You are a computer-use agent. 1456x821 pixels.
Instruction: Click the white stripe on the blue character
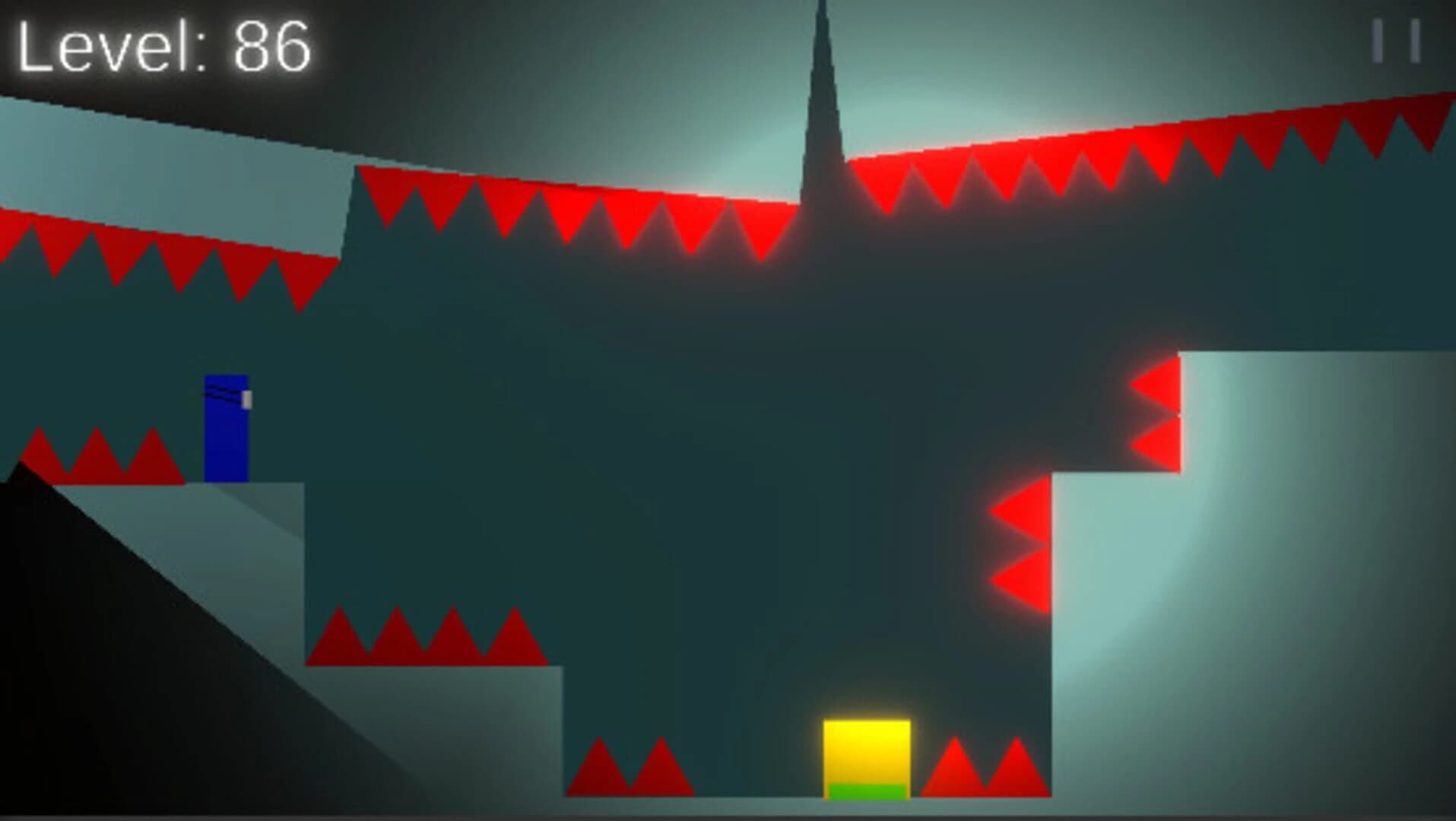pos(247,398)
